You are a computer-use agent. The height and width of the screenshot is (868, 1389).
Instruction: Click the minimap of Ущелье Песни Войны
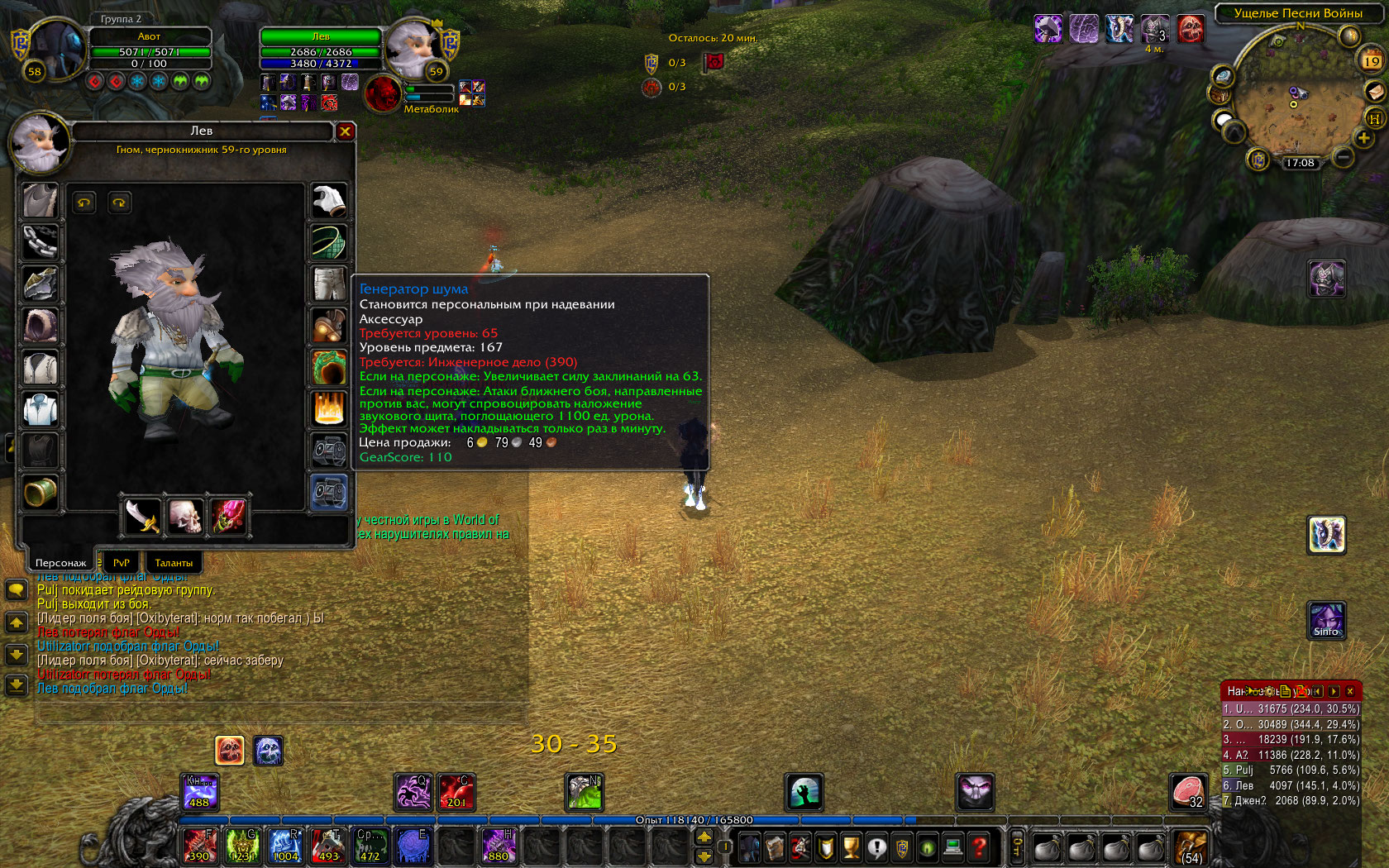pos(1293,95)
